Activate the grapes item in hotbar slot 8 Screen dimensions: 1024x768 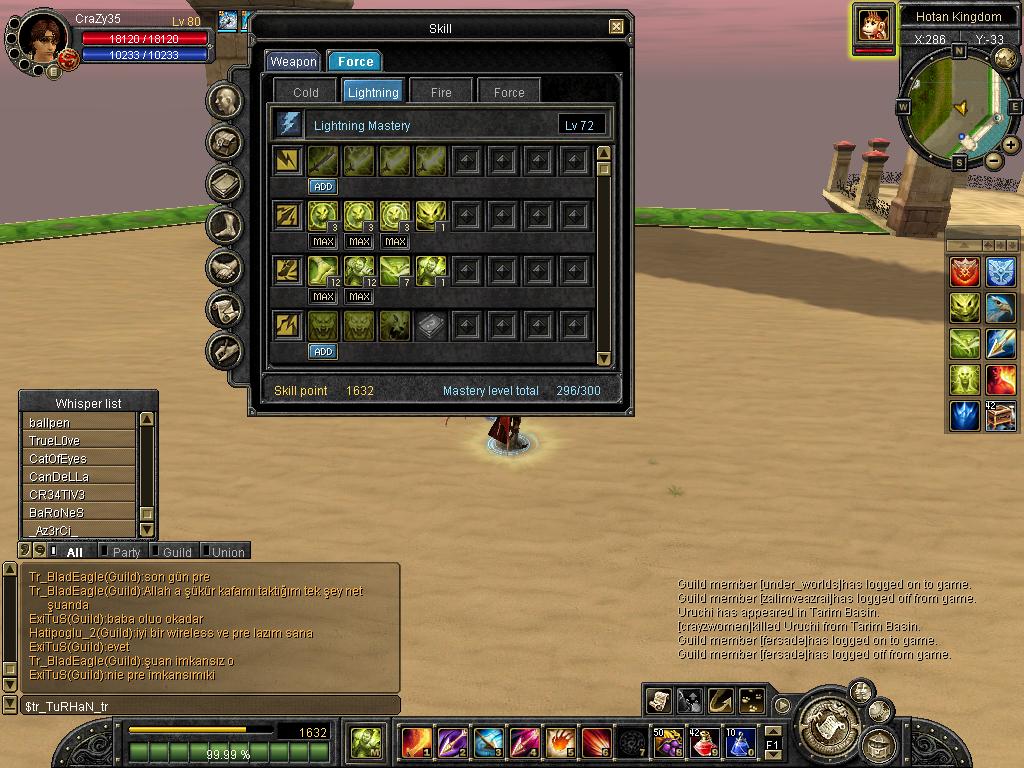pos(667,743)
